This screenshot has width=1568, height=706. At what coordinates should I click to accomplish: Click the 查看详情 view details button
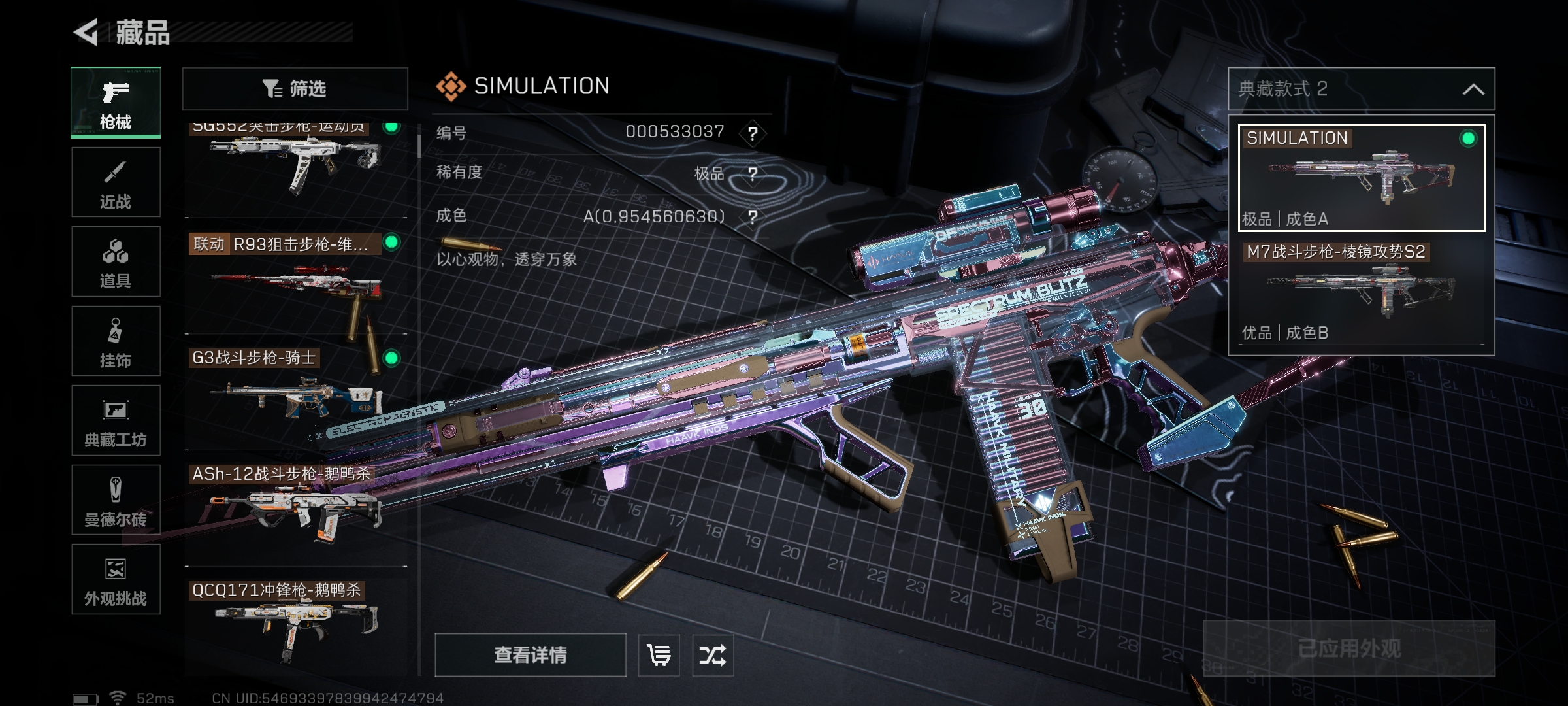point(530,655)
